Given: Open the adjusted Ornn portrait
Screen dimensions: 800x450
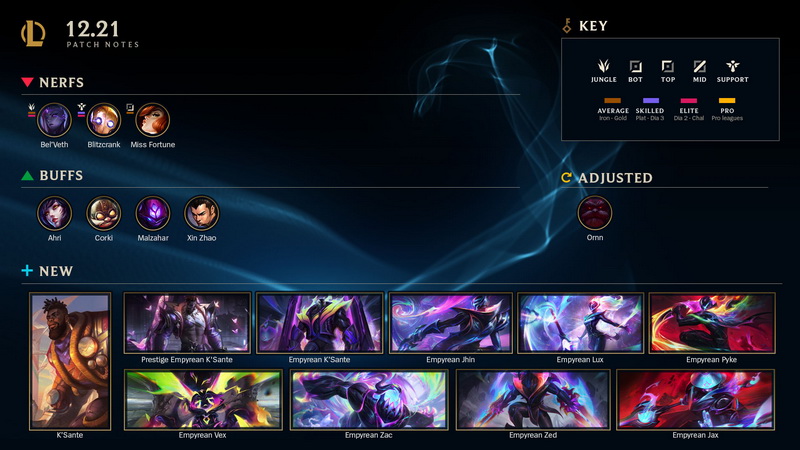Looking at the screenshot, I should coord(595,212).
